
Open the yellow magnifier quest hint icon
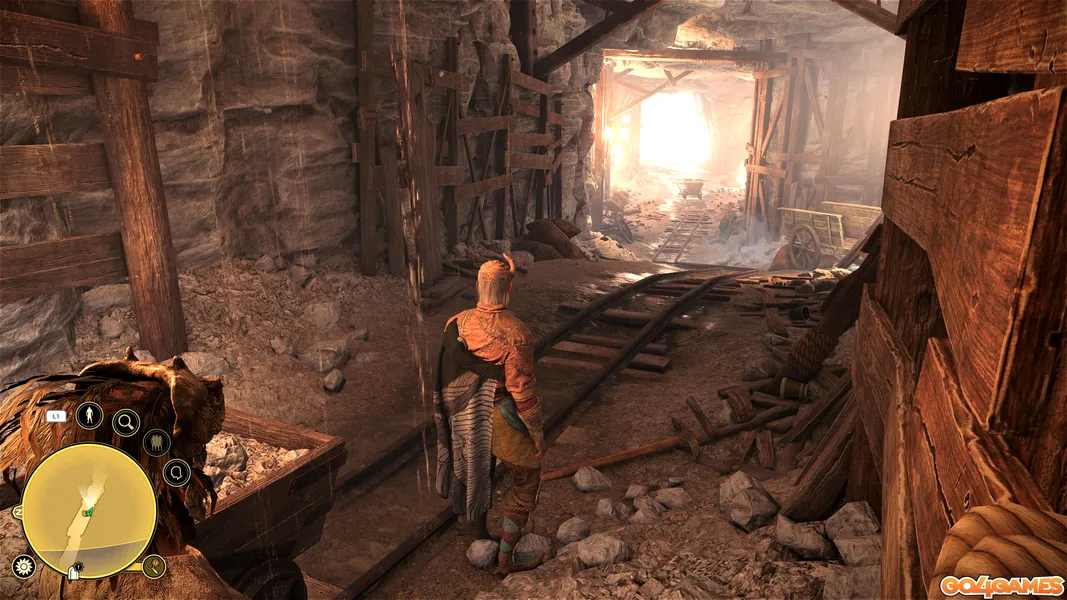point(153,567)
